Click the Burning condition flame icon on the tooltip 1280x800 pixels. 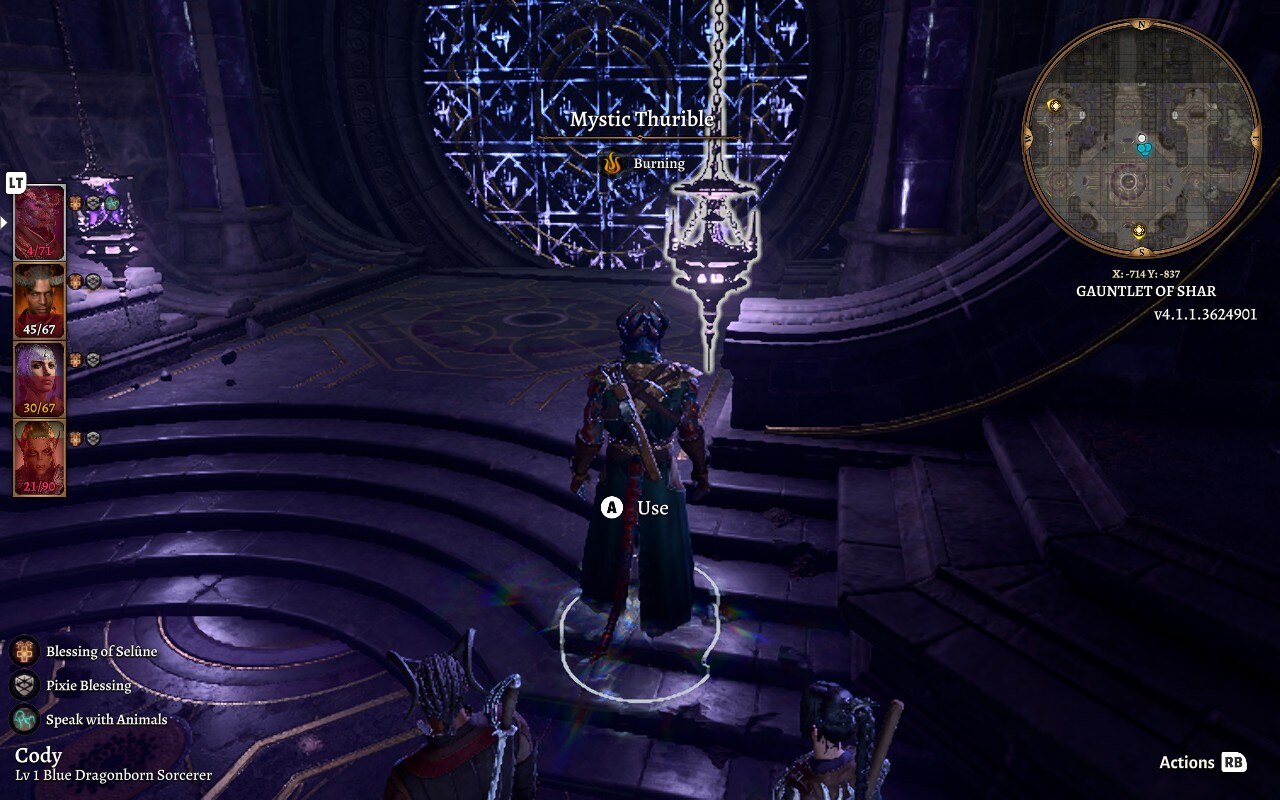pyautogui.click(x=612, y=162)
